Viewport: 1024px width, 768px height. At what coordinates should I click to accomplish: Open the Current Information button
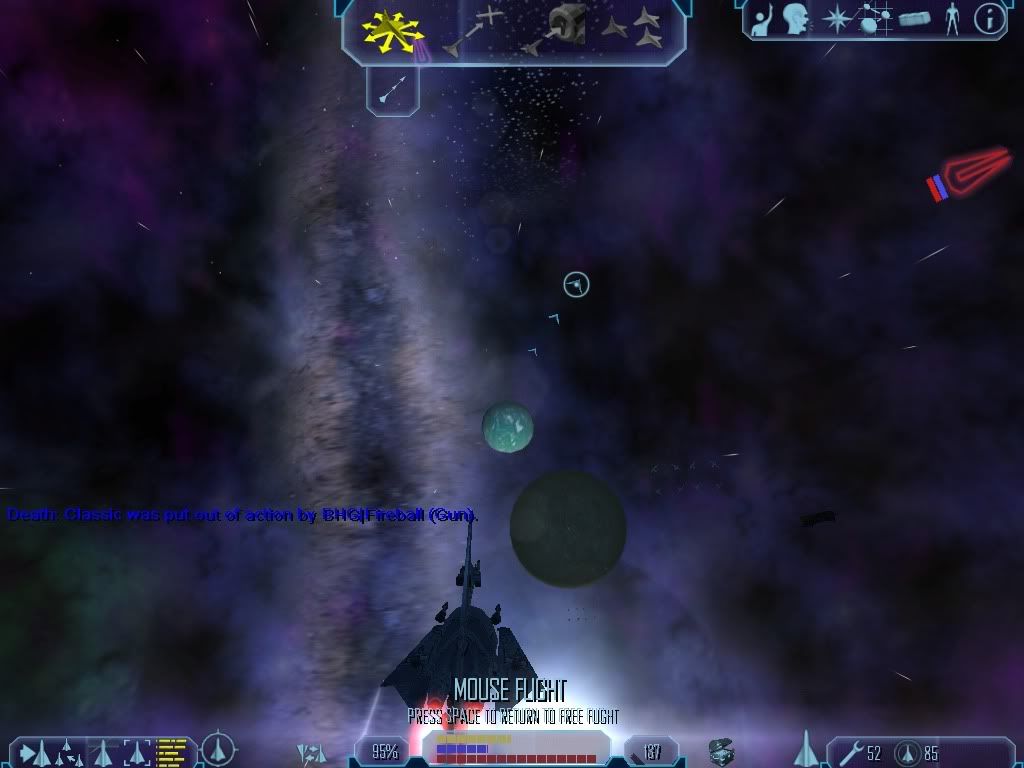(989, 19)
